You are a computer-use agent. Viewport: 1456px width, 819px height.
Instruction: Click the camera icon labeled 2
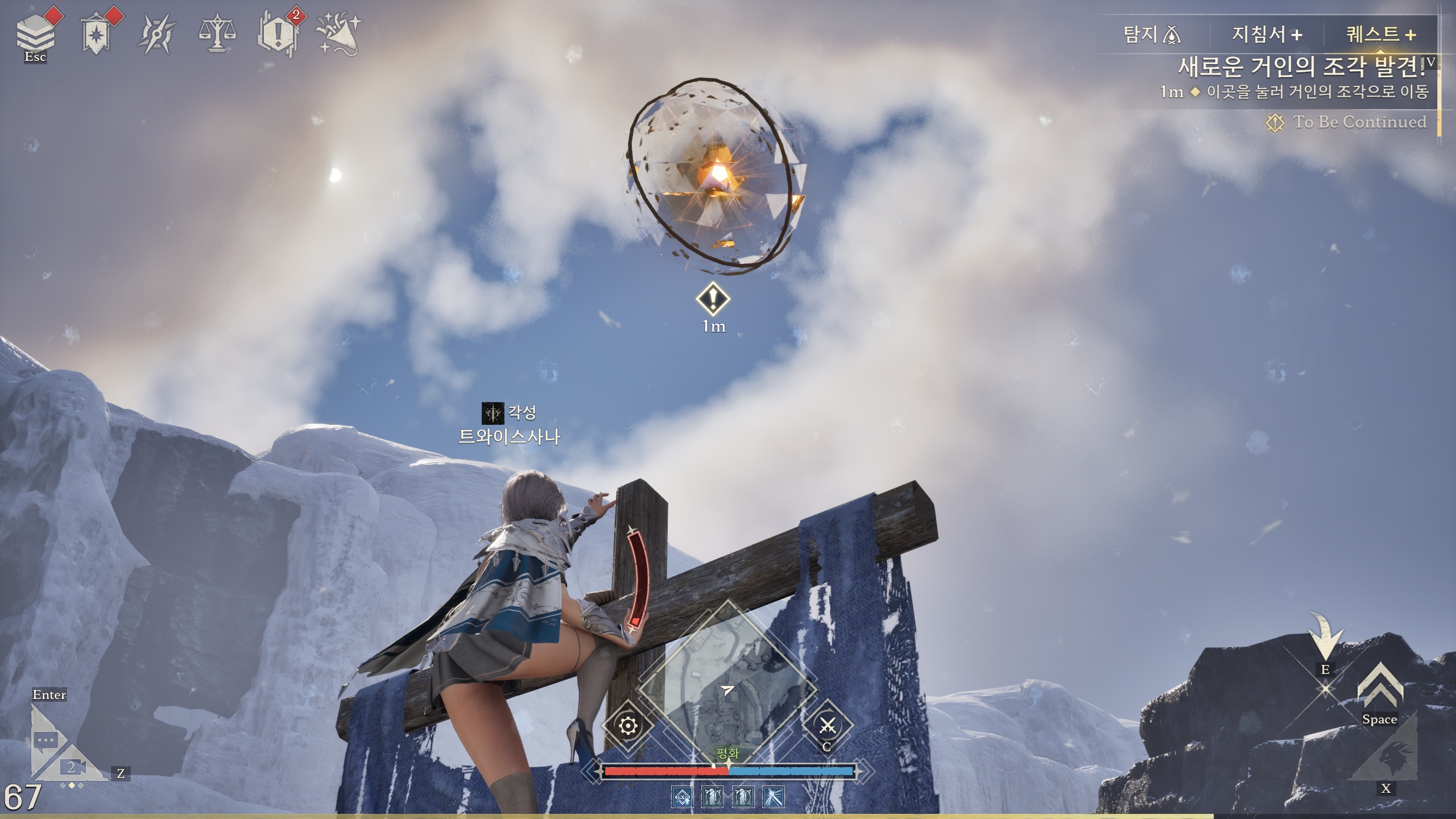73,768
